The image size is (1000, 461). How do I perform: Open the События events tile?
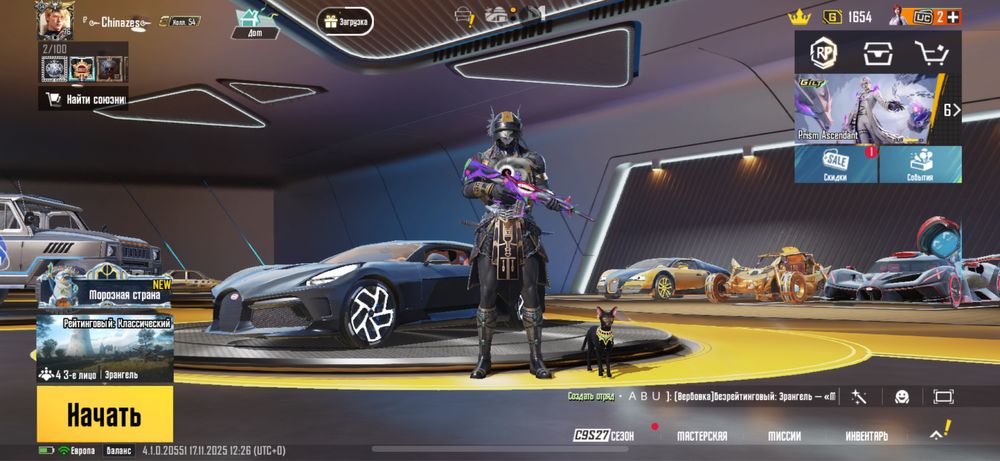coord(921,165)
